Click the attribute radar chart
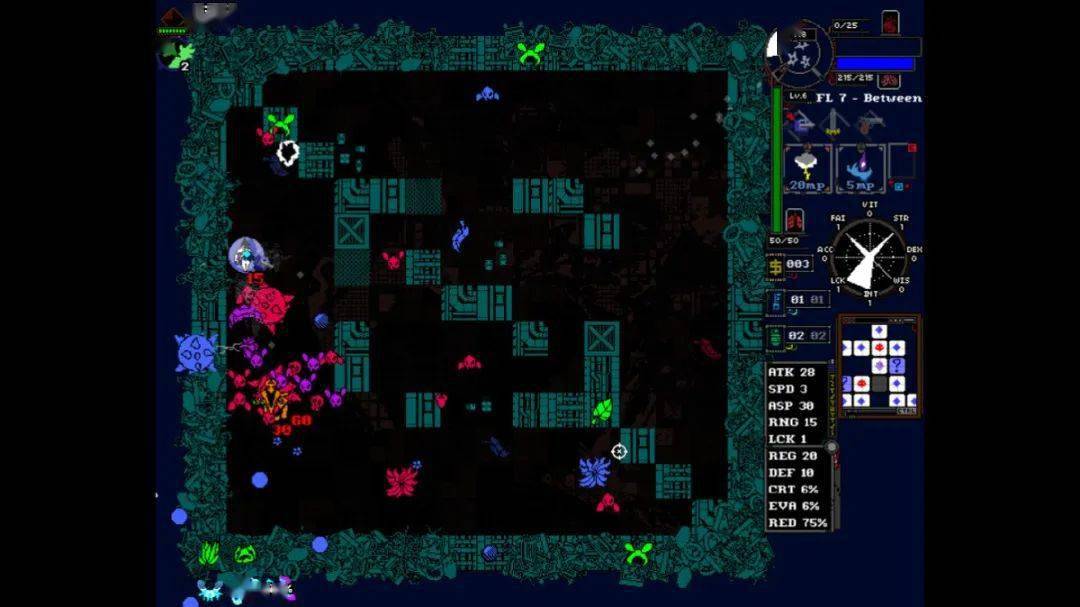The width and height of the screenshot is (1080, 607). click(x=868, y=256)
